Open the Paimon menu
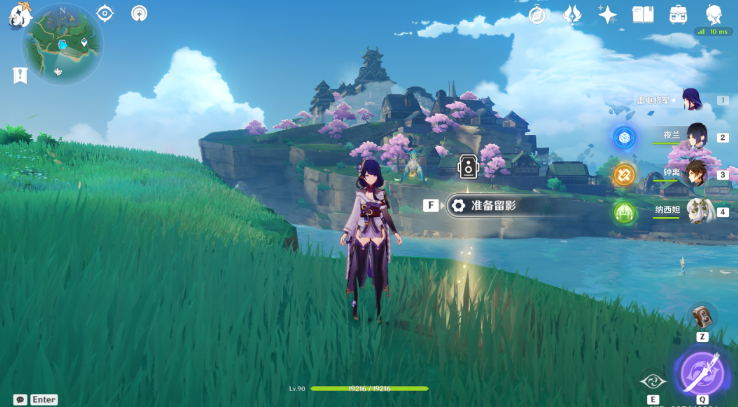This screenshot has width=738, height=407. point(17,16)
